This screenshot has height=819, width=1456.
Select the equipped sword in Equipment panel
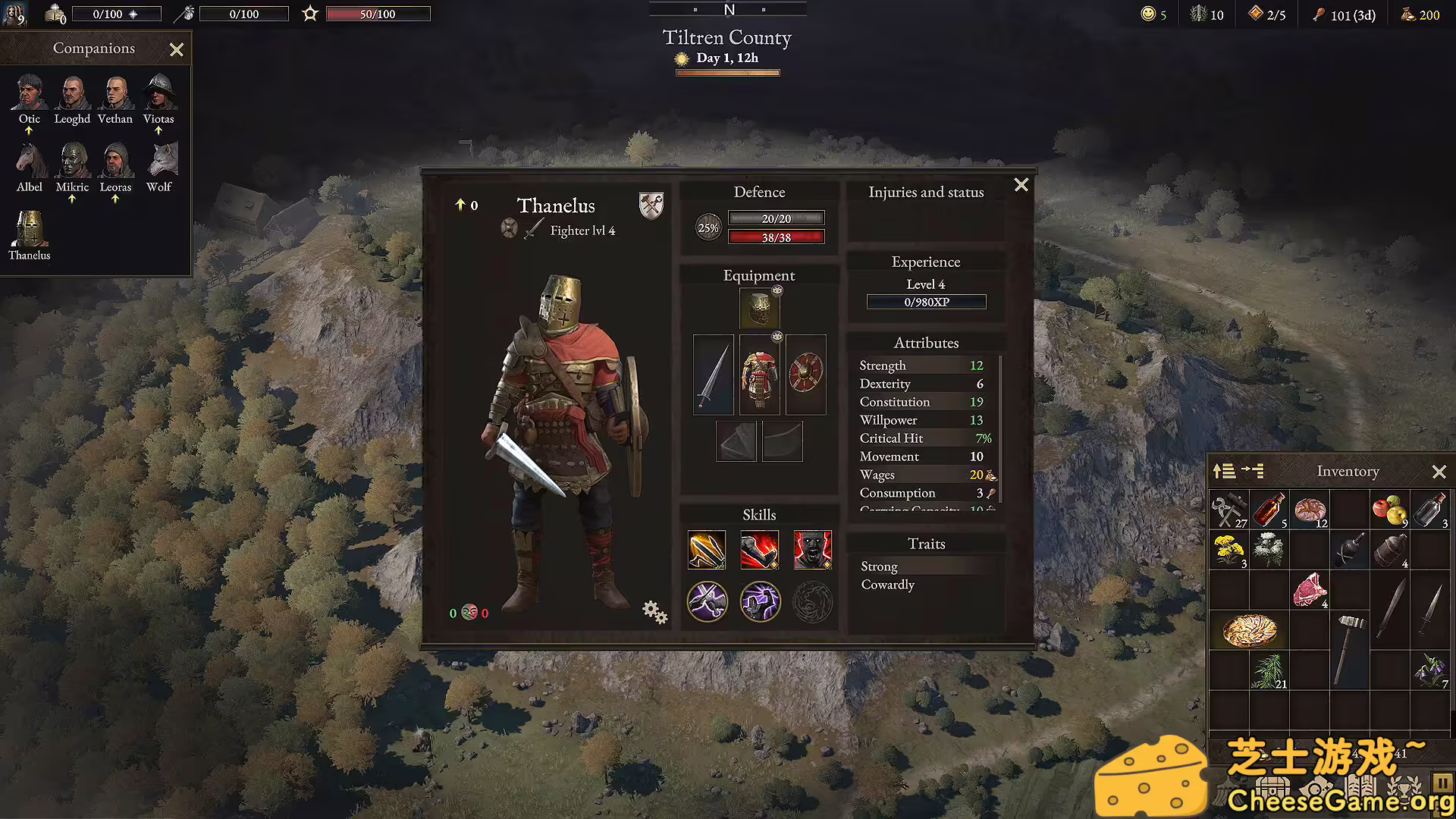(713, 374)
